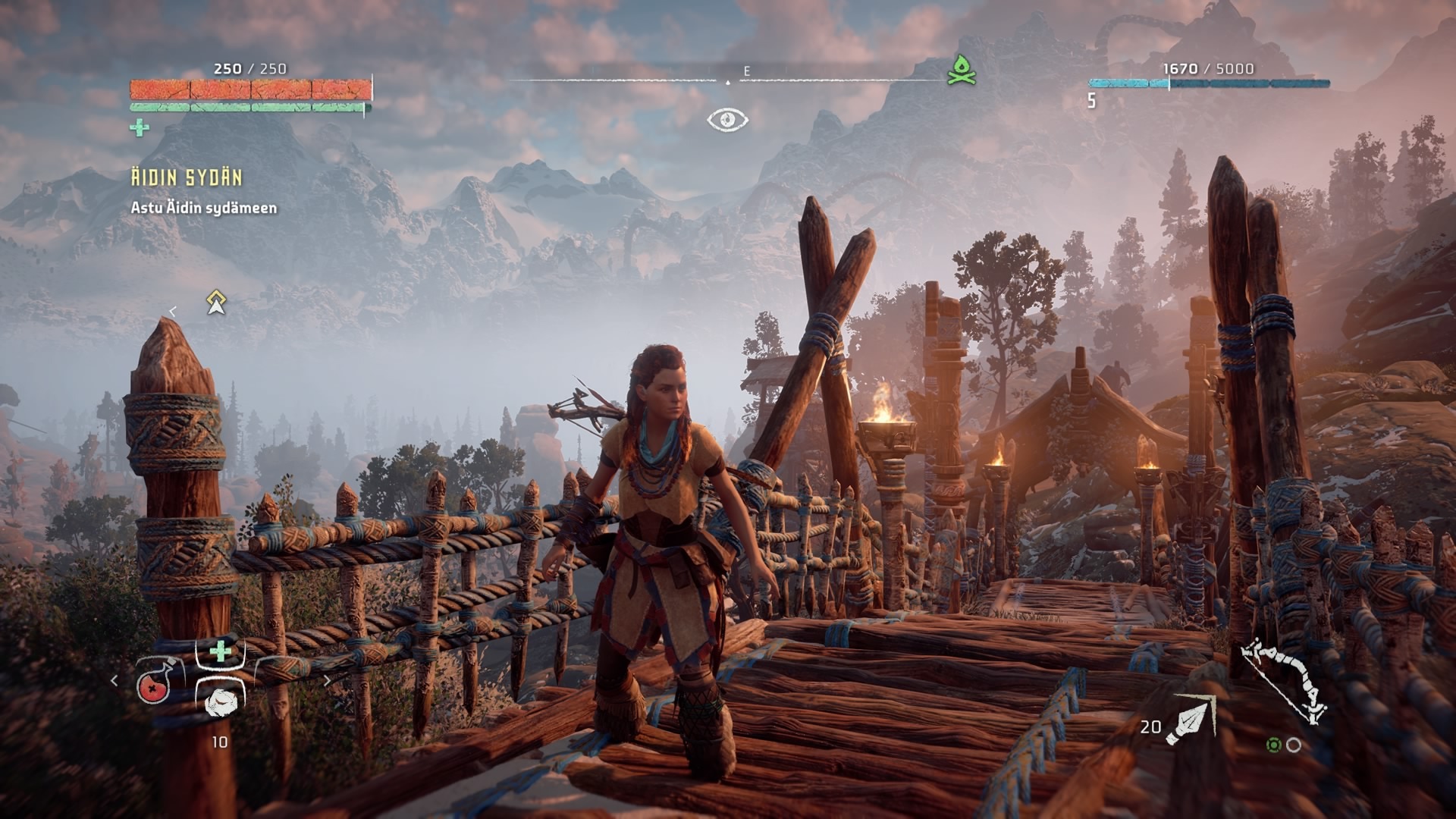Select the campfire marker on the compass
The image size is (1456, 819).
point(961,71)
